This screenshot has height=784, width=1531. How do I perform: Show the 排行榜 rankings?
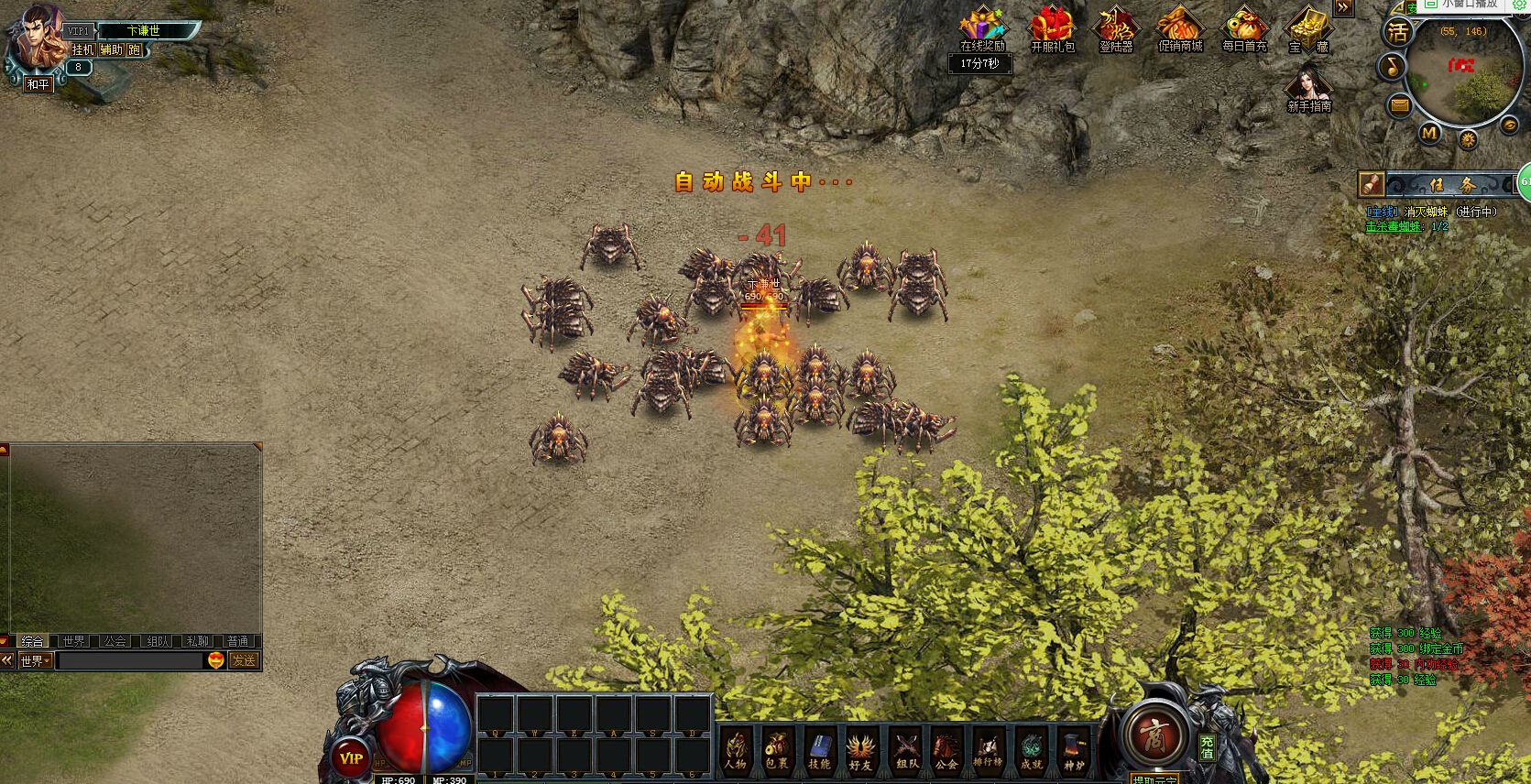(x=988, y=749)
